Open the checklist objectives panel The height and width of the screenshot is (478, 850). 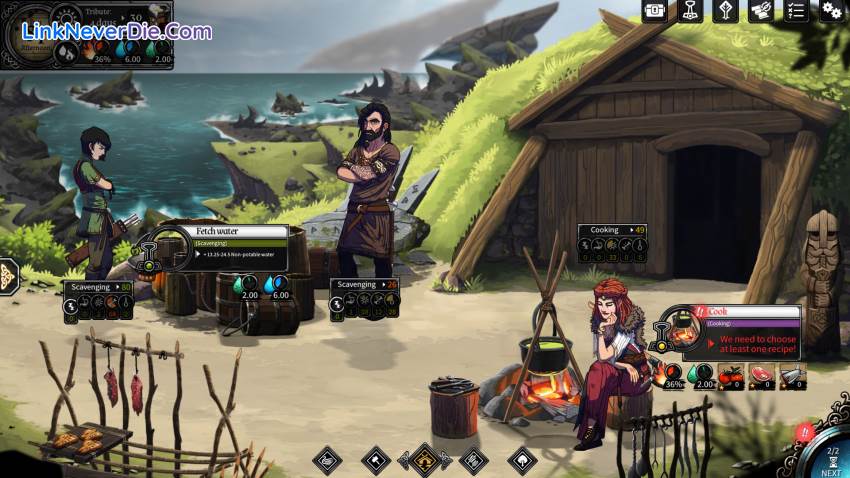click(x=796, y=11)
